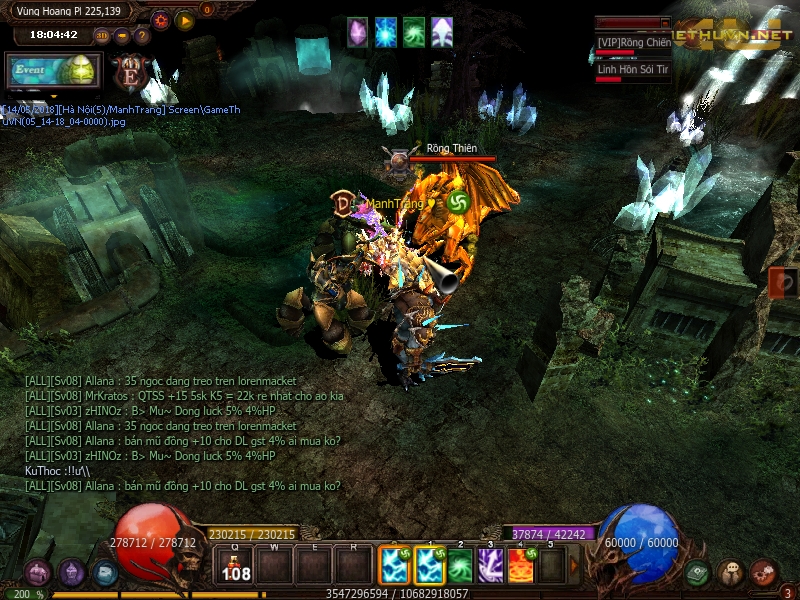This screenshot has width=800, height=600.
Task: Click the orange gear settings button
Action: (161, 19)
